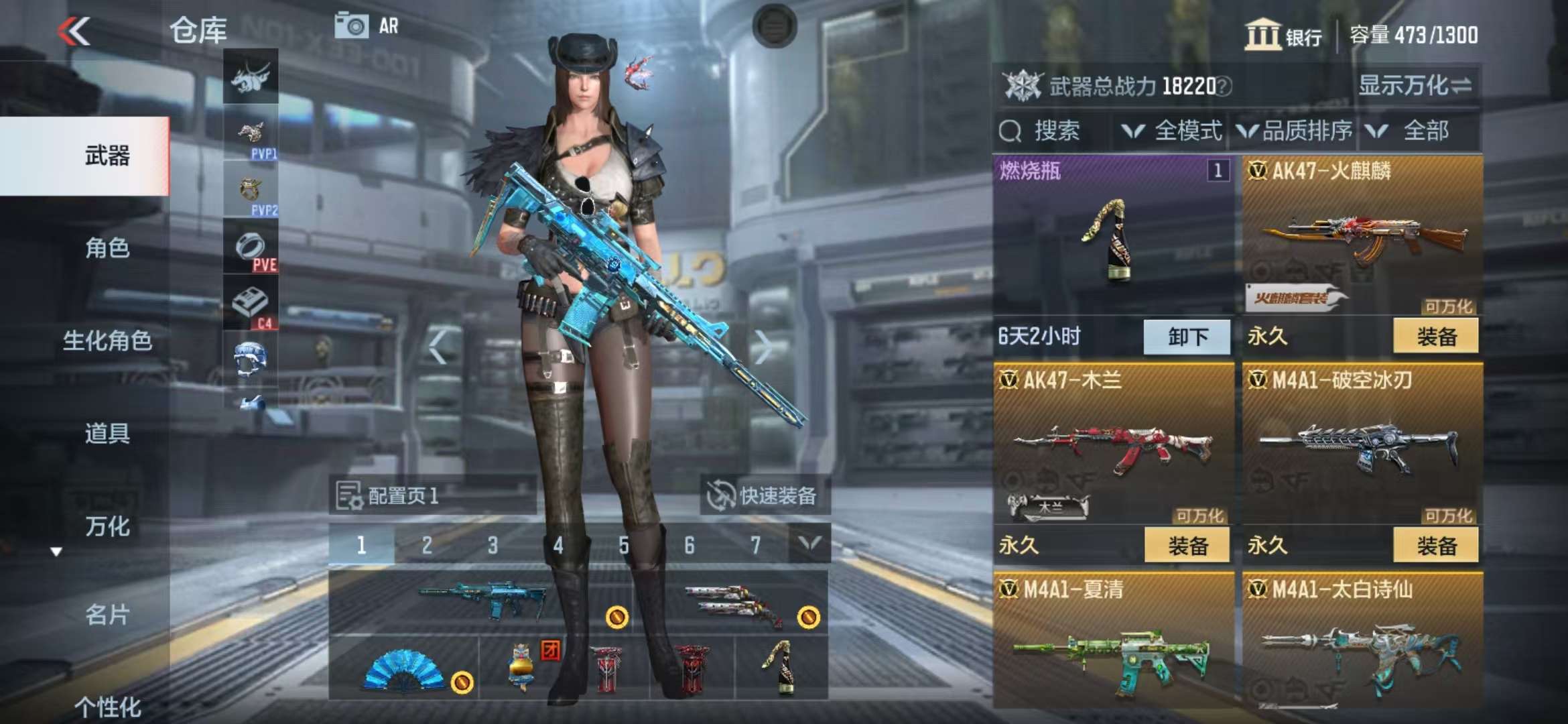Viewport: 1568px width, 724px height.
Task: Select the M4A1-夏清 weapon card
Action: (x=1113, y=644)
